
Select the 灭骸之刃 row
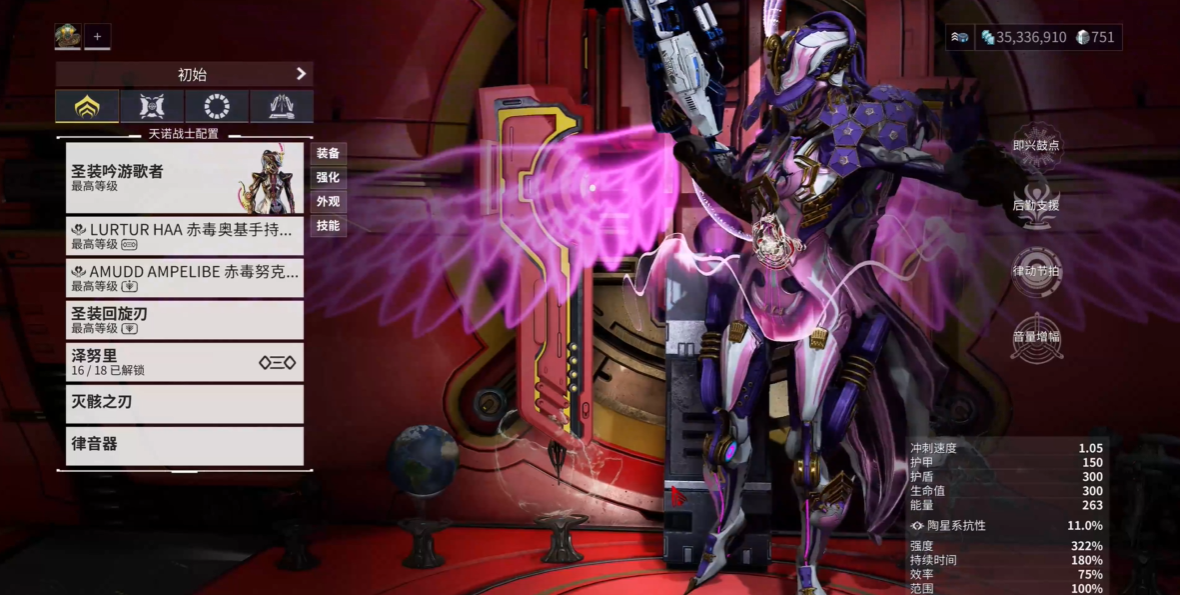(184, 403)
